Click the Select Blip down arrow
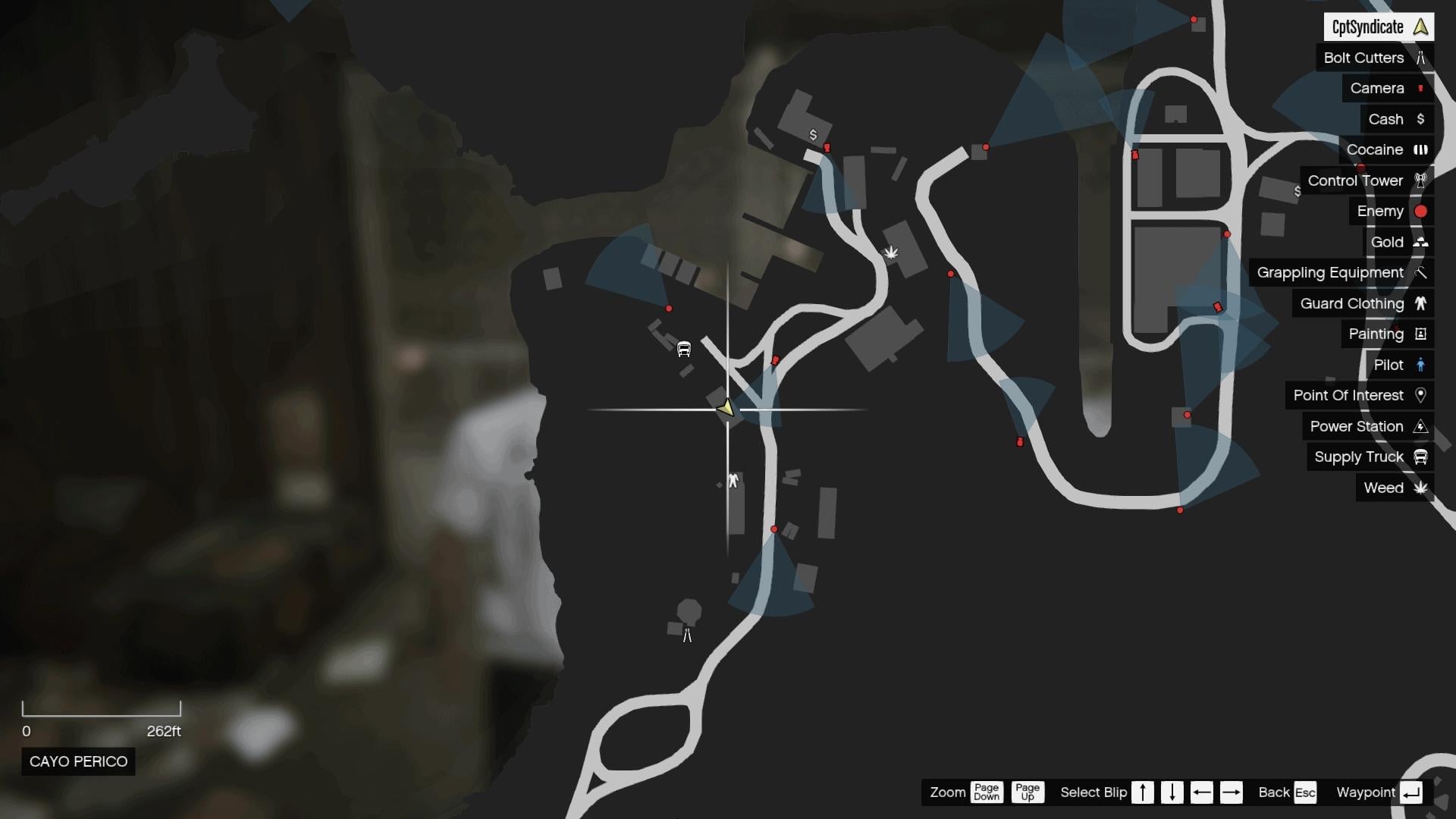The image size is (1456, 819). point(1172,792)
